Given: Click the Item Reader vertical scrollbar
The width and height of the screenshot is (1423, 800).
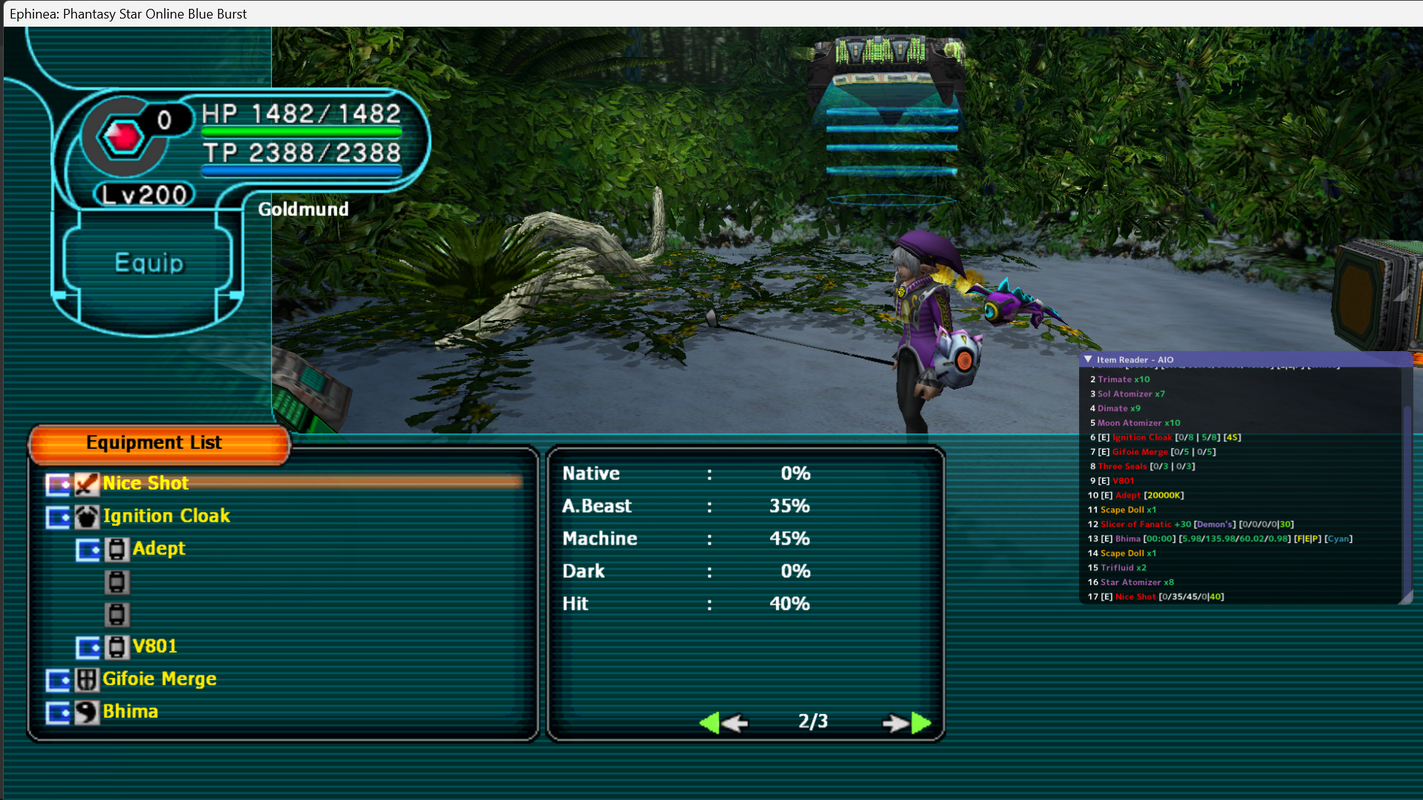Looking at the screenshot, I should point(1408,480).
